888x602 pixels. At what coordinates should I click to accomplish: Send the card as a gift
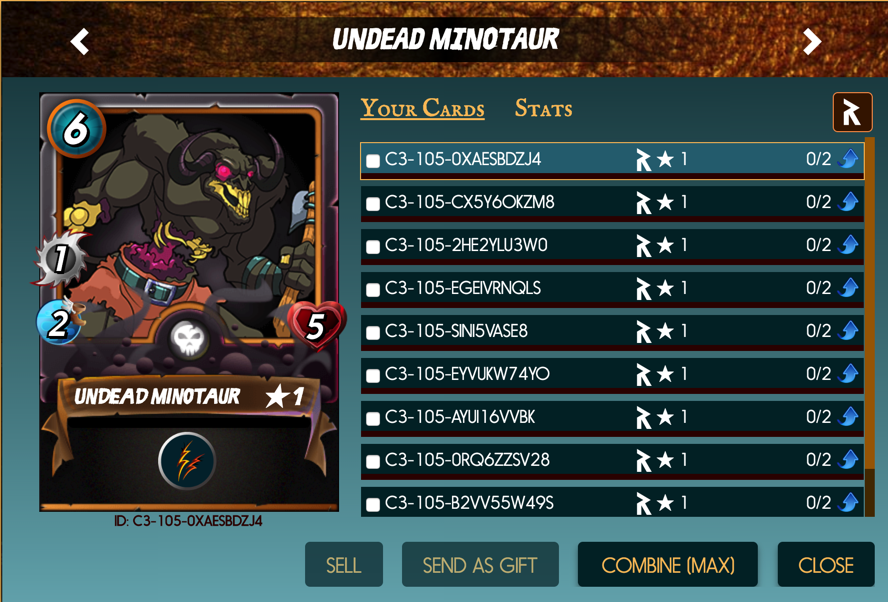pyautogui.click(x=480, y=565)
